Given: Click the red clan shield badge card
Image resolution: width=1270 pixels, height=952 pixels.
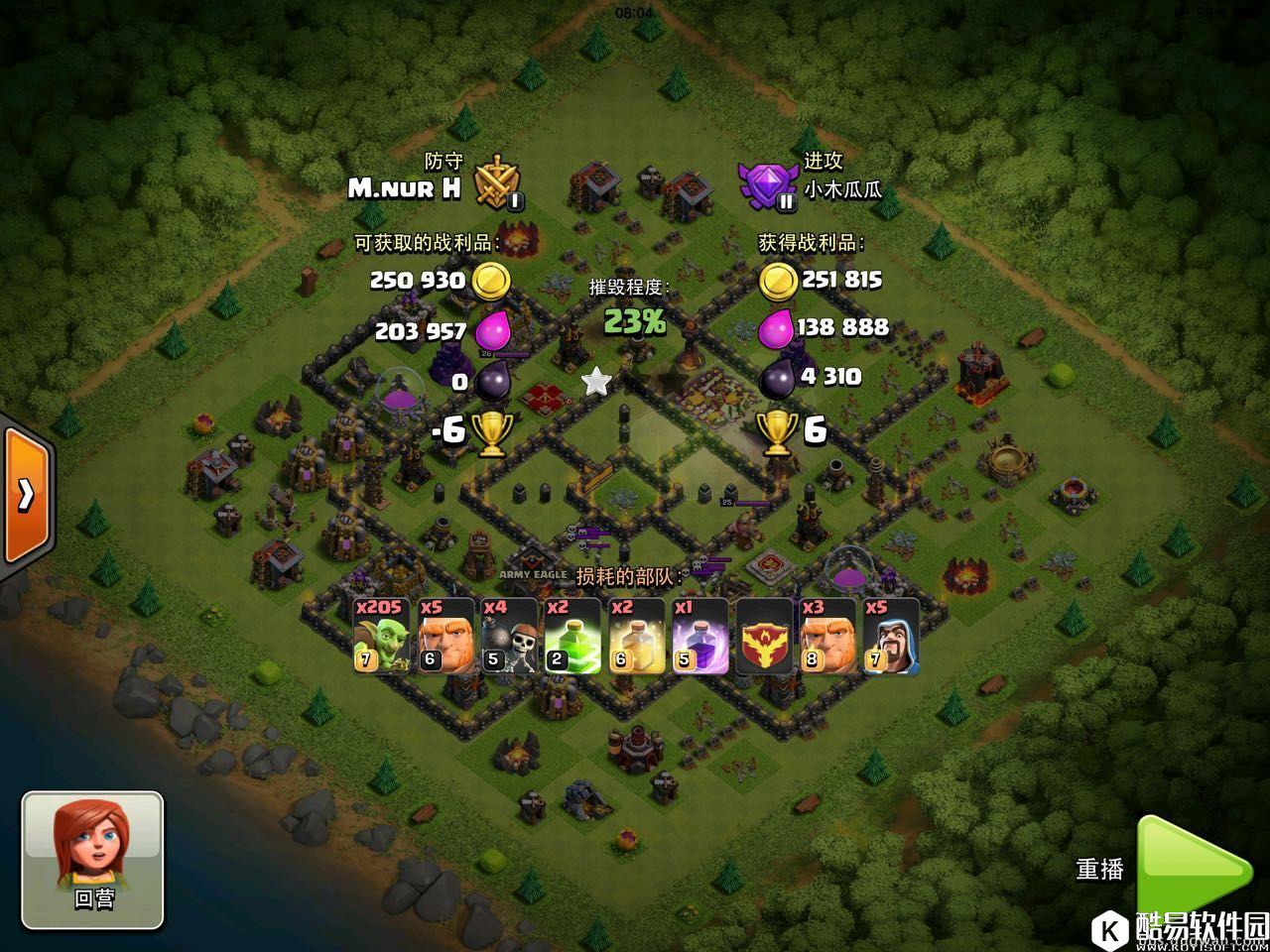Looking at the screenshot, I should pos(763,636).
